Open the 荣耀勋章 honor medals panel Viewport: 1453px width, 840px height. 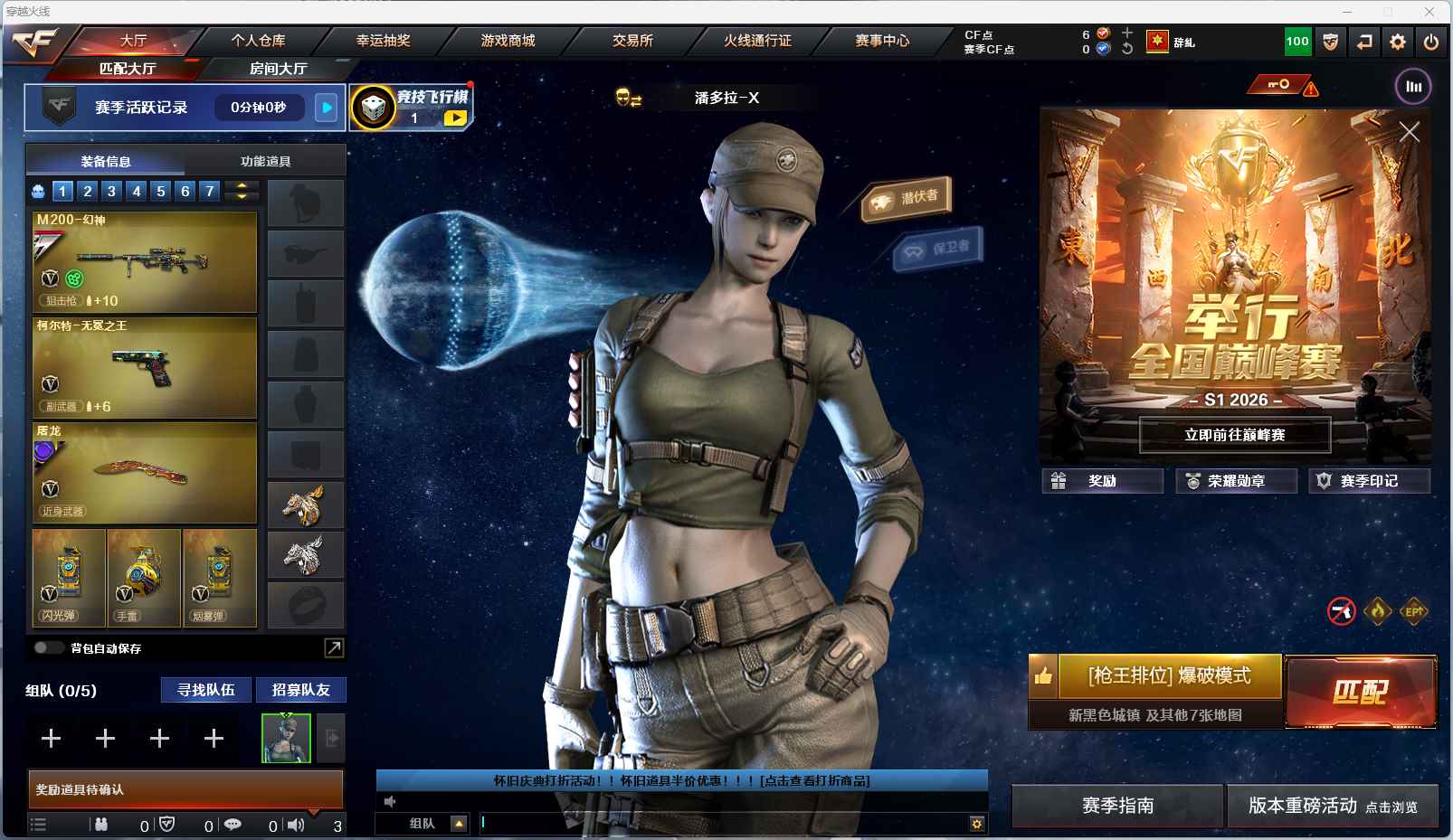pyautogui.click(x=1236, y=481)
